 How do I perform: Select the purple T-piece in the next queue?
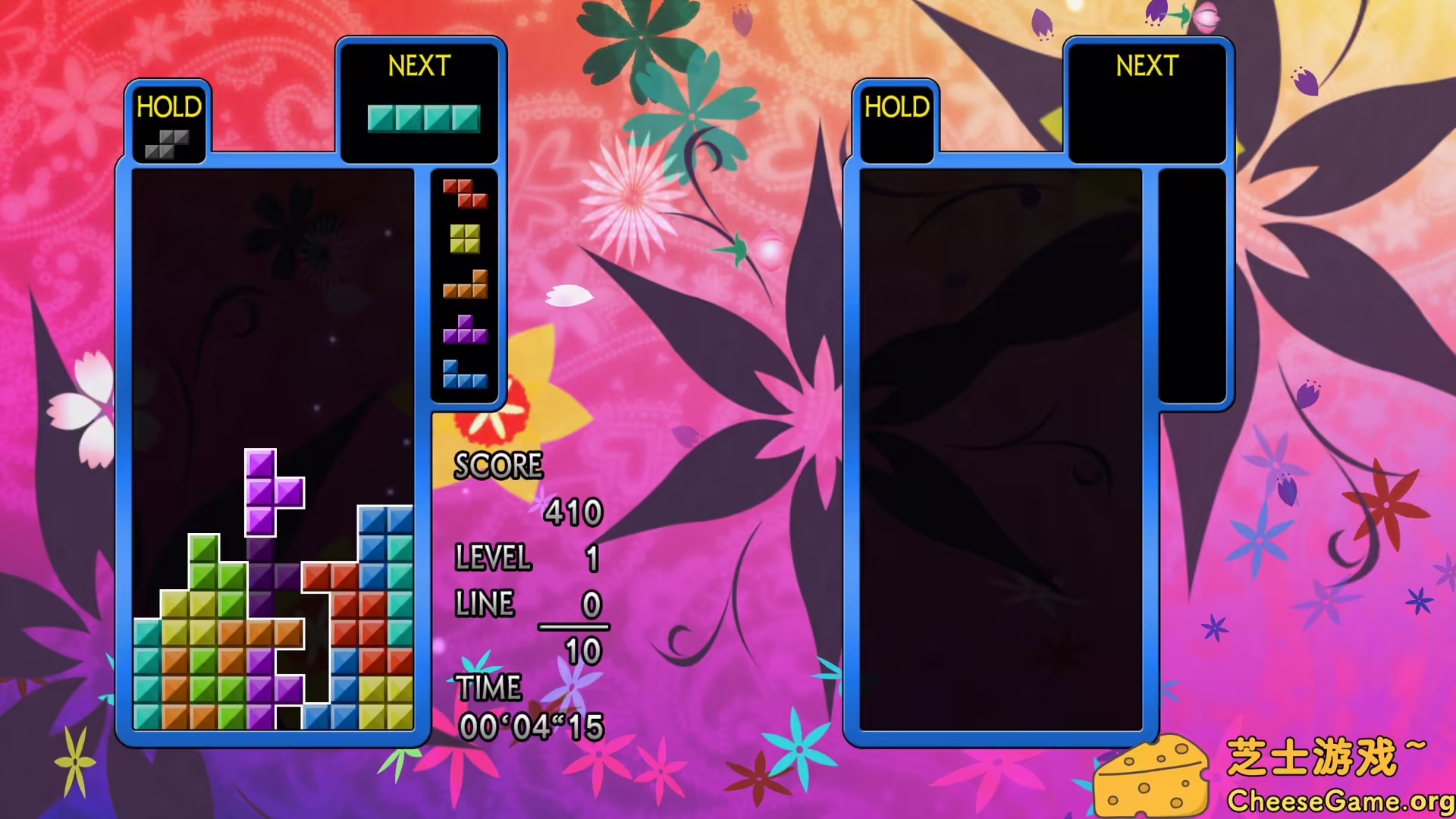463,331
